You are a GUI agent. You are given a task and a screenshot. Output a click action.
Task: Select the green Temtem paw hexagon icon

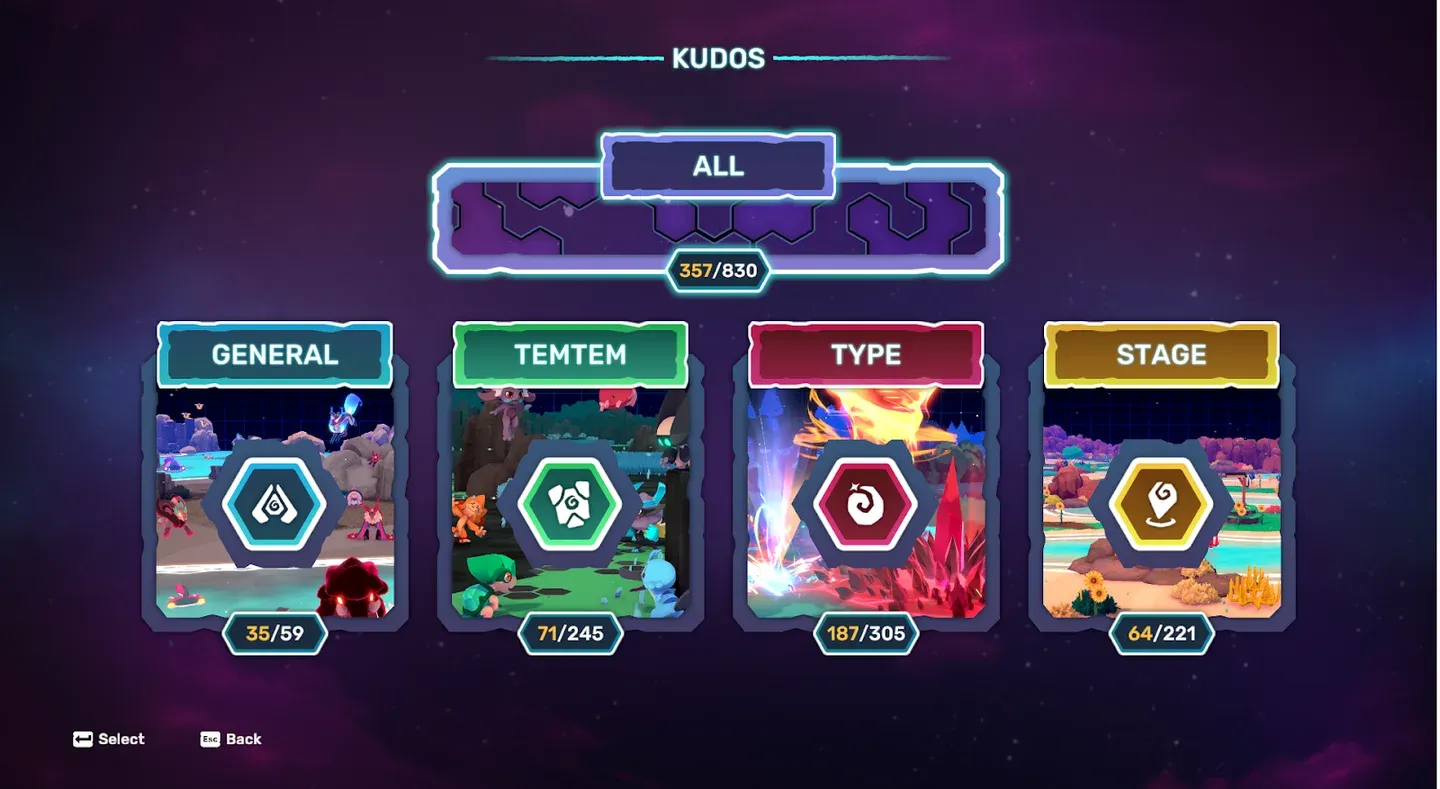pyautogui.click(x=569, y=502)
